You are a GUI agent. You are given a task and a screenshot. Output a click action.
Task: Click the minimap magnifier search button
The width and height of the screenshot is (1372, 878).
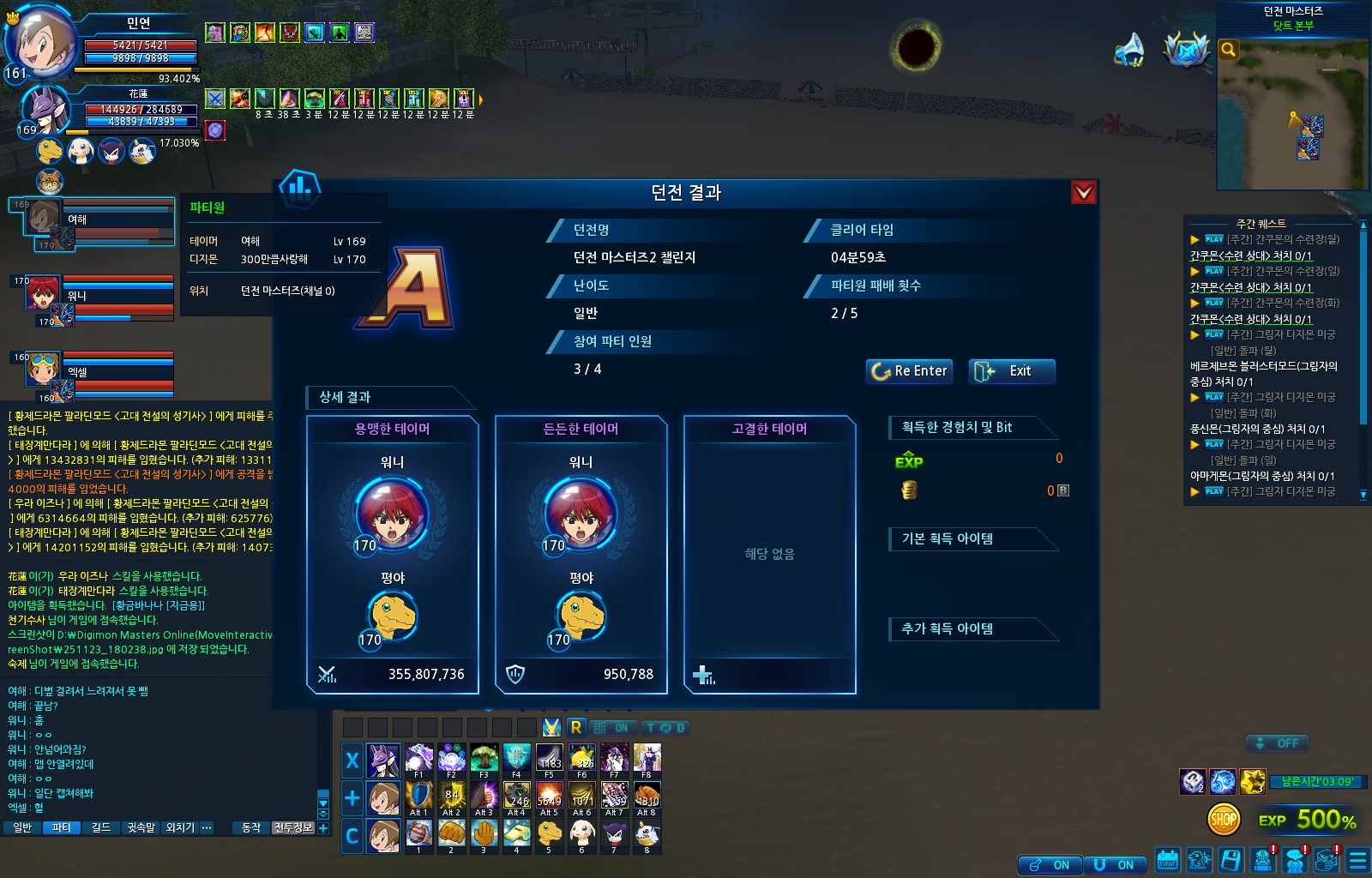1229,50
